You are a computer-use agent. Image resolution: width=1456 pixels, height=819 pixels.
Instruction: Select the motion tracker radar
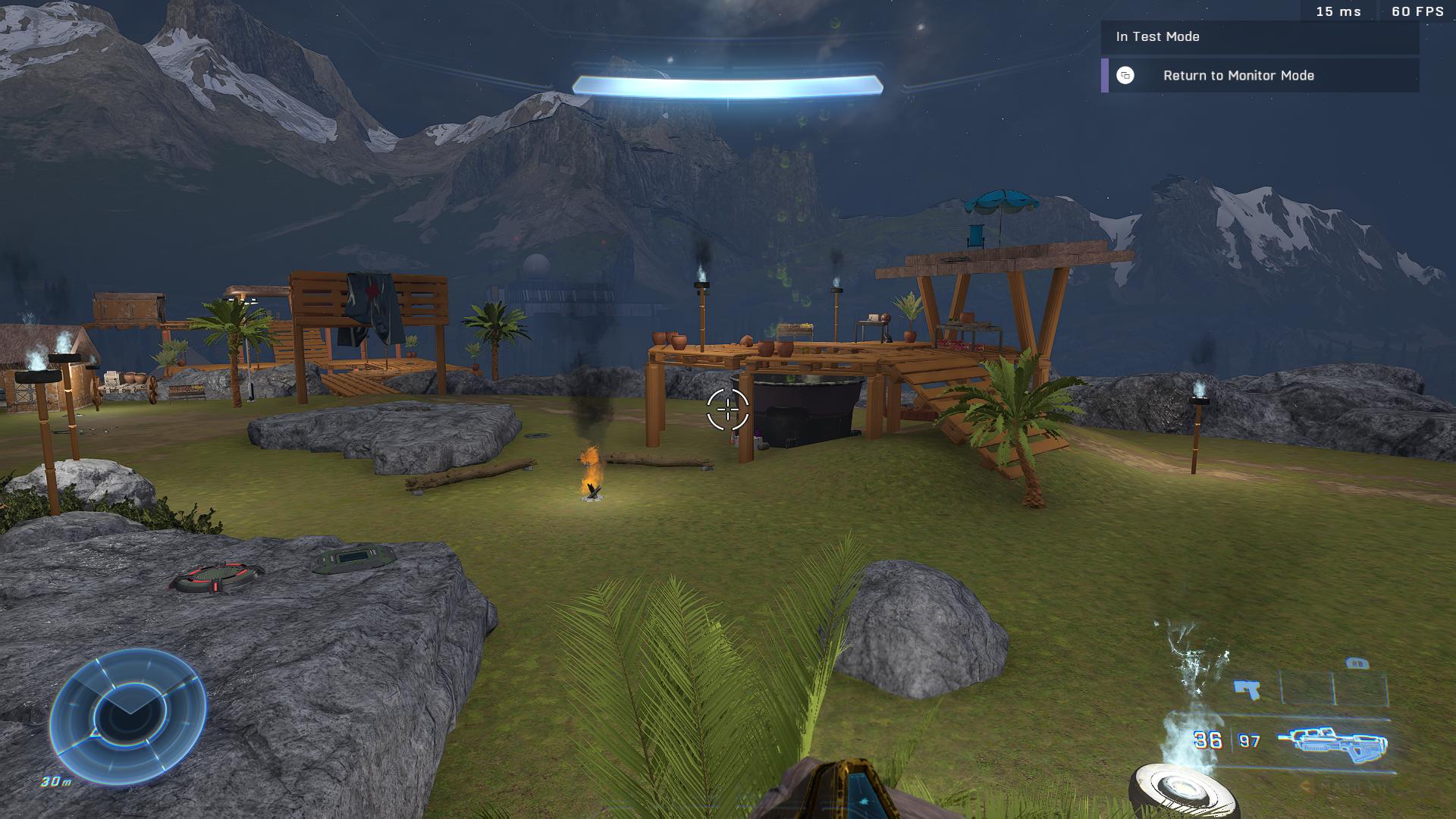(x=128, y=715)
